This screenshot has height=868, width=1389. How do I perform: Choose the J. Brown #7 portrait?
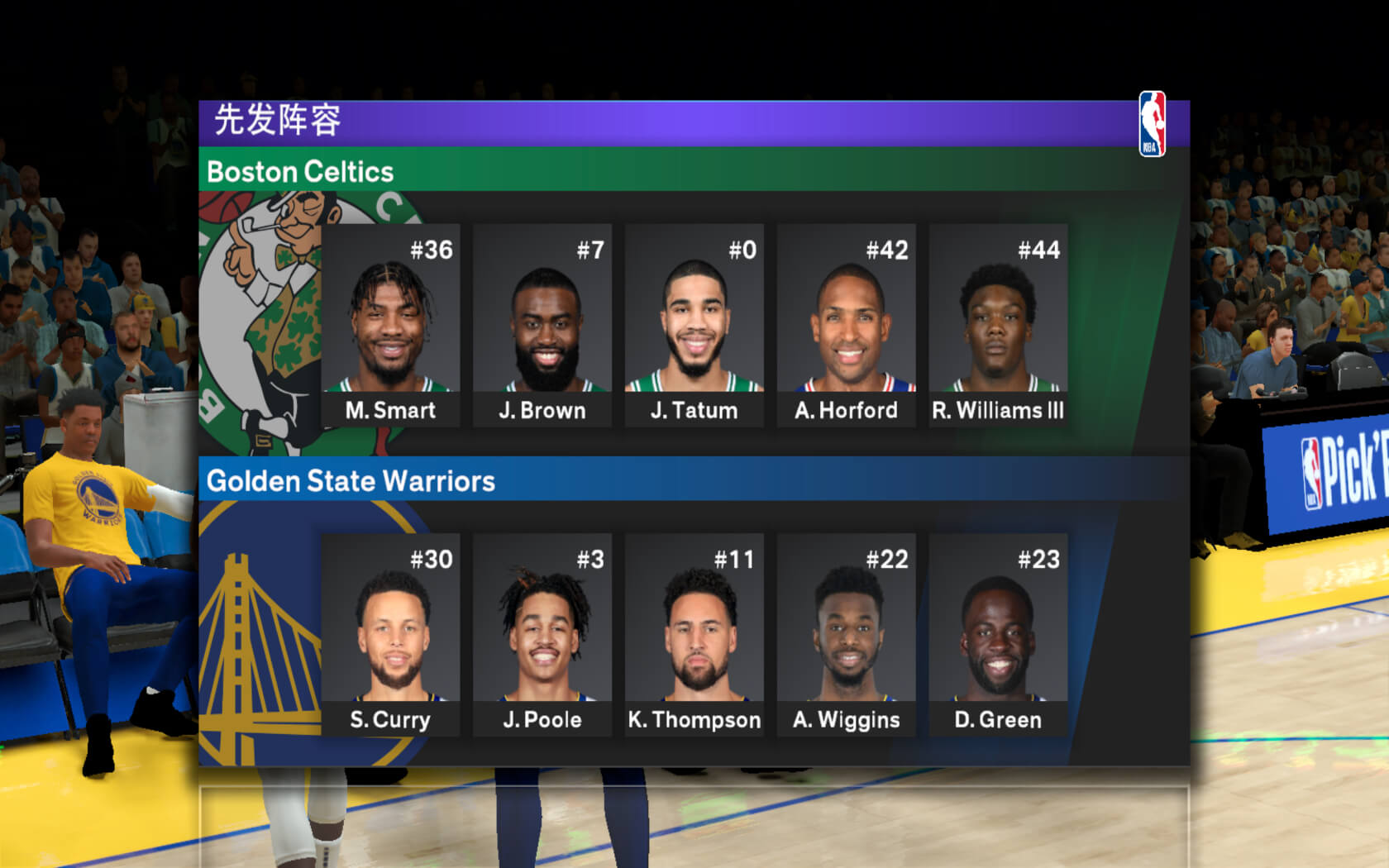pyautogui.click(x=542, y=325)
